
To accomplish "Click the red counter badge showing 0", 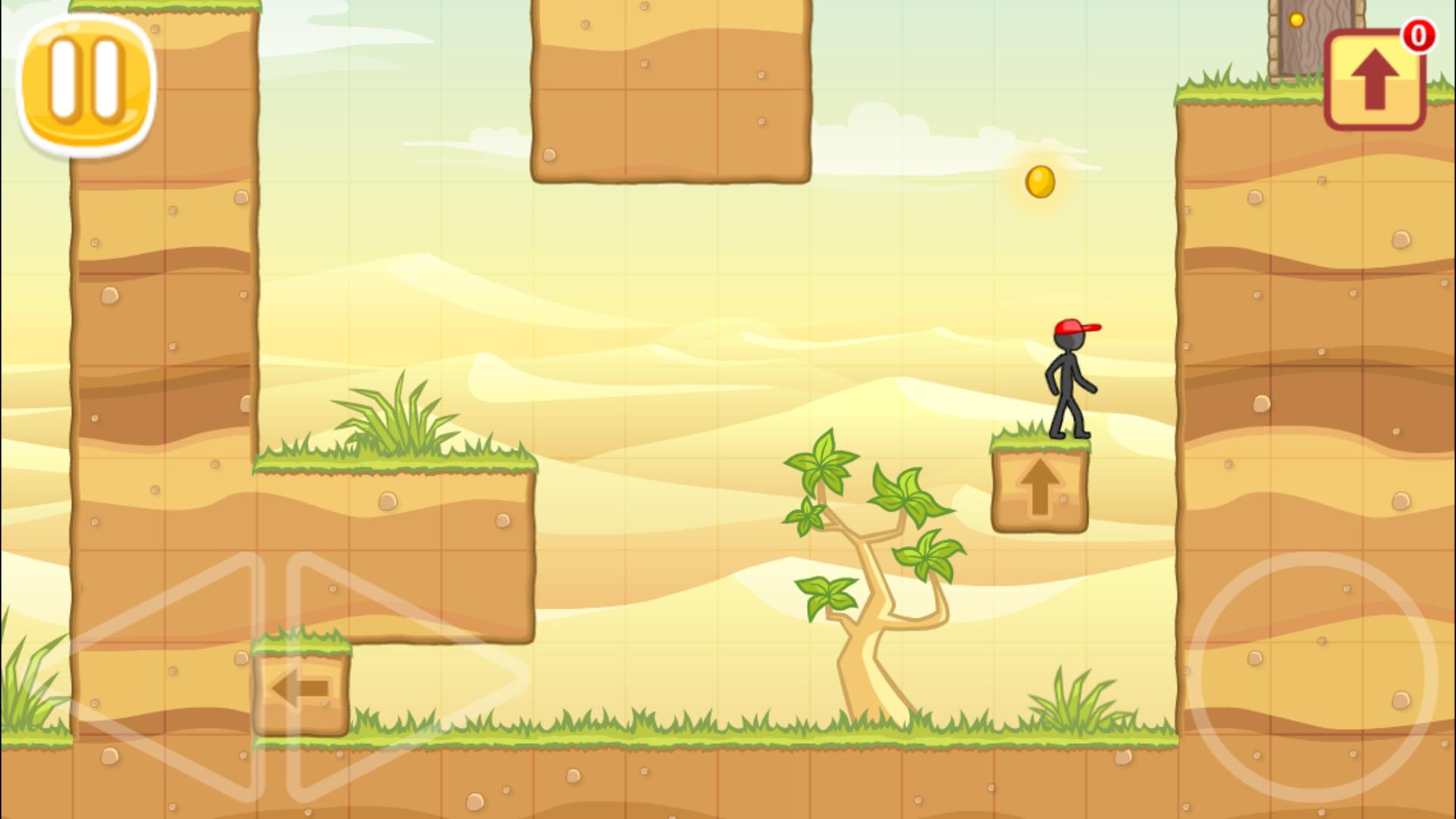I will [1420, 37].
